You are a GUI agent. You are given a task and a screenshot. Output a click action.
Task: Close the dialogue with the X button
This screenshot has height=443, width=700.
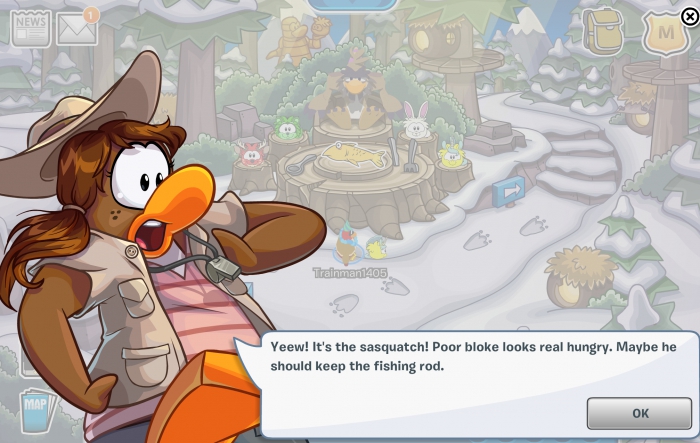point(689,15)
